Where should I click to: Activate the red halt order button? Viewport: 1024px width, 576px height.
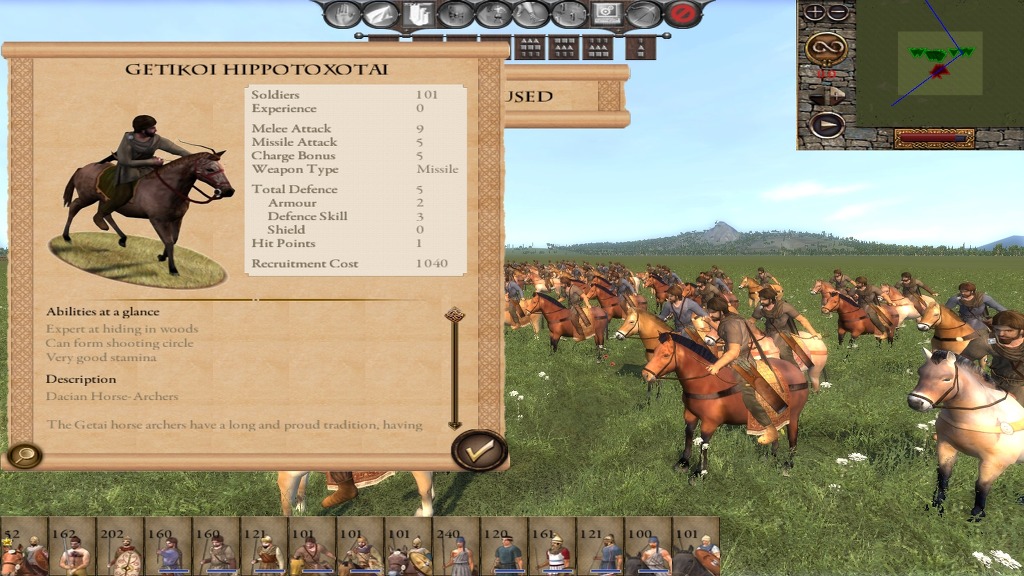tap(683, 14)
